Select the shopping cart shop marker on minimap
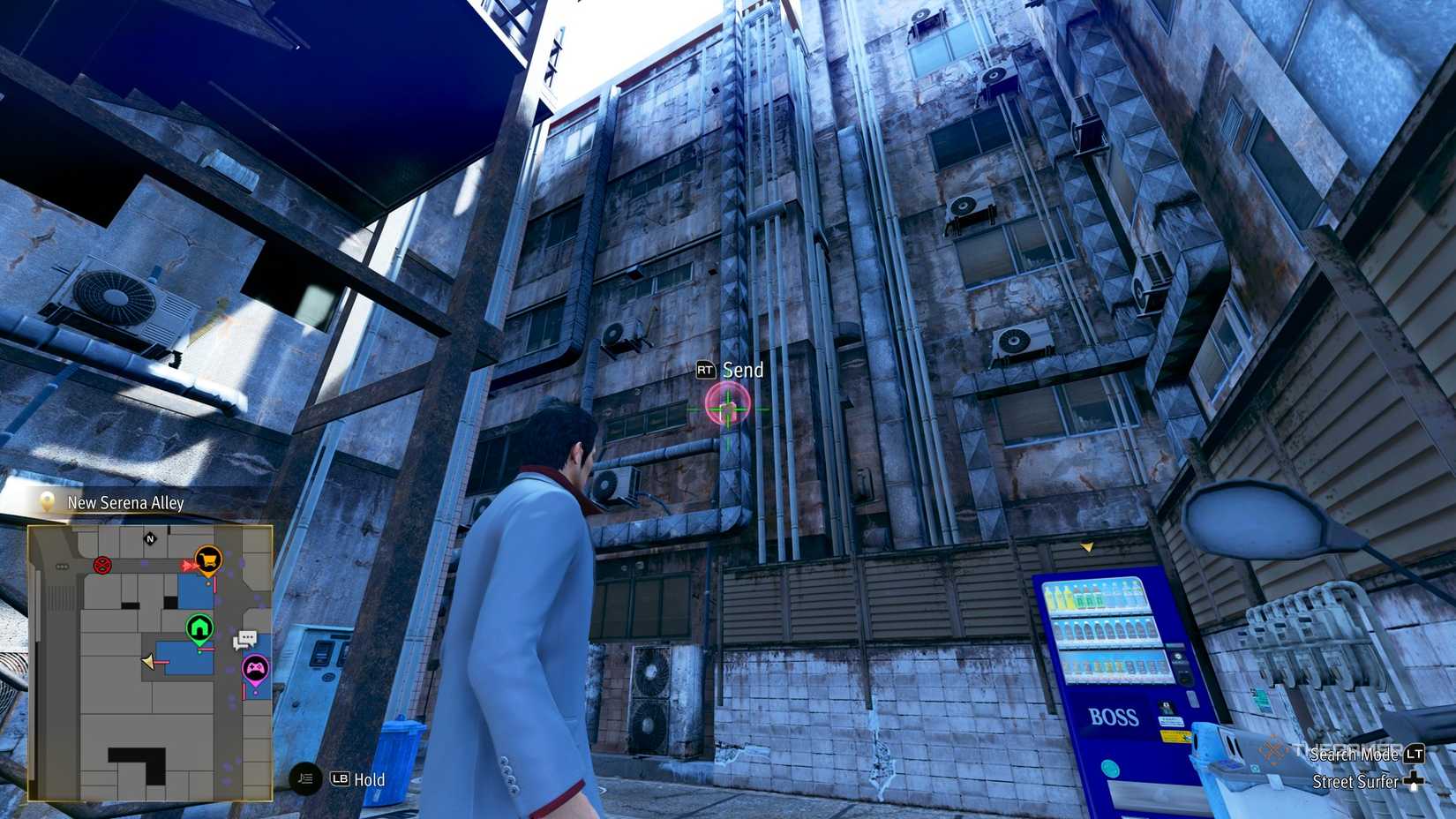This screenshot has width=1456, height=819. [208, 560]
